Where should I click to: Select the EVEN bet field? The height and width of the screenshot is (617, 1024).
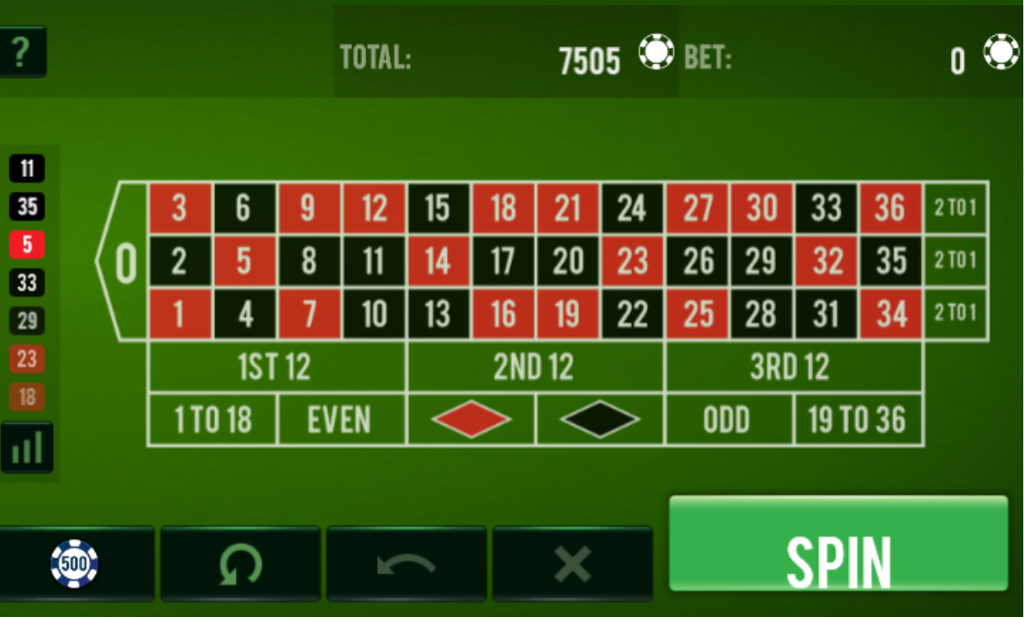click(341, 420)
